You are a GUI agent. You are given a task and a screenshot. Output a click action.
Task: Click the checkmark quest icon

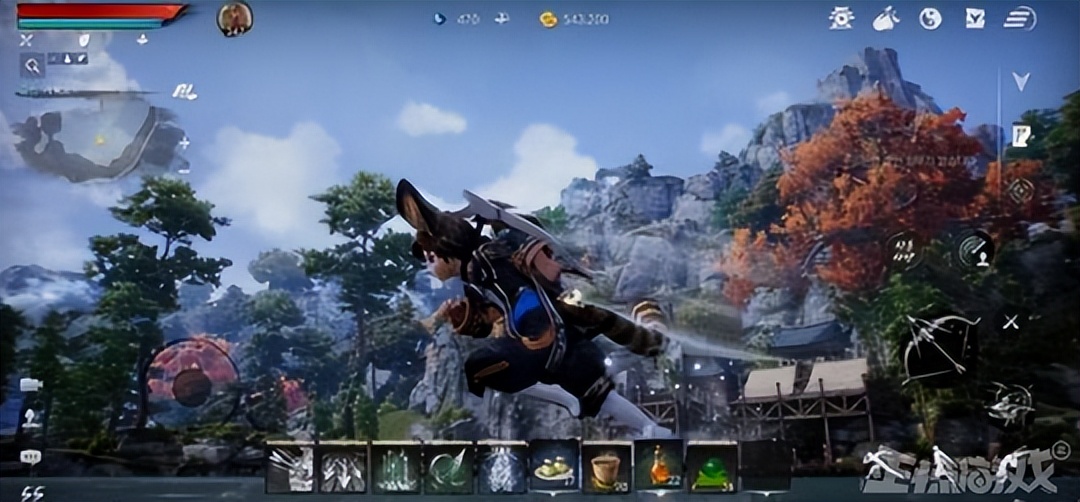pyautogui.click(x=975, y=18)
